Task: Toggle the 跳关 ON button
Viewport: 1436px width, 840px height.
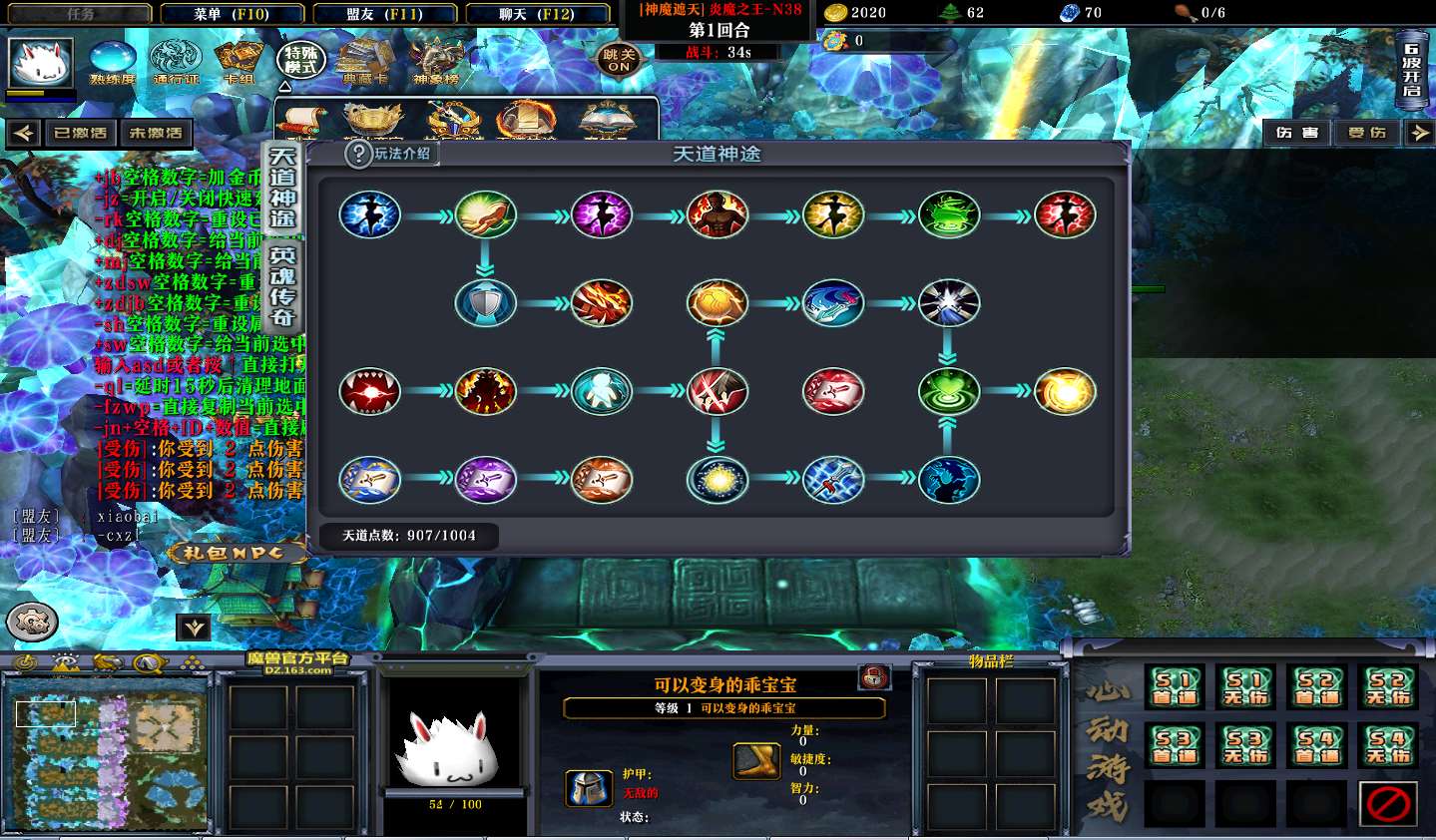Action: (619, 60)
